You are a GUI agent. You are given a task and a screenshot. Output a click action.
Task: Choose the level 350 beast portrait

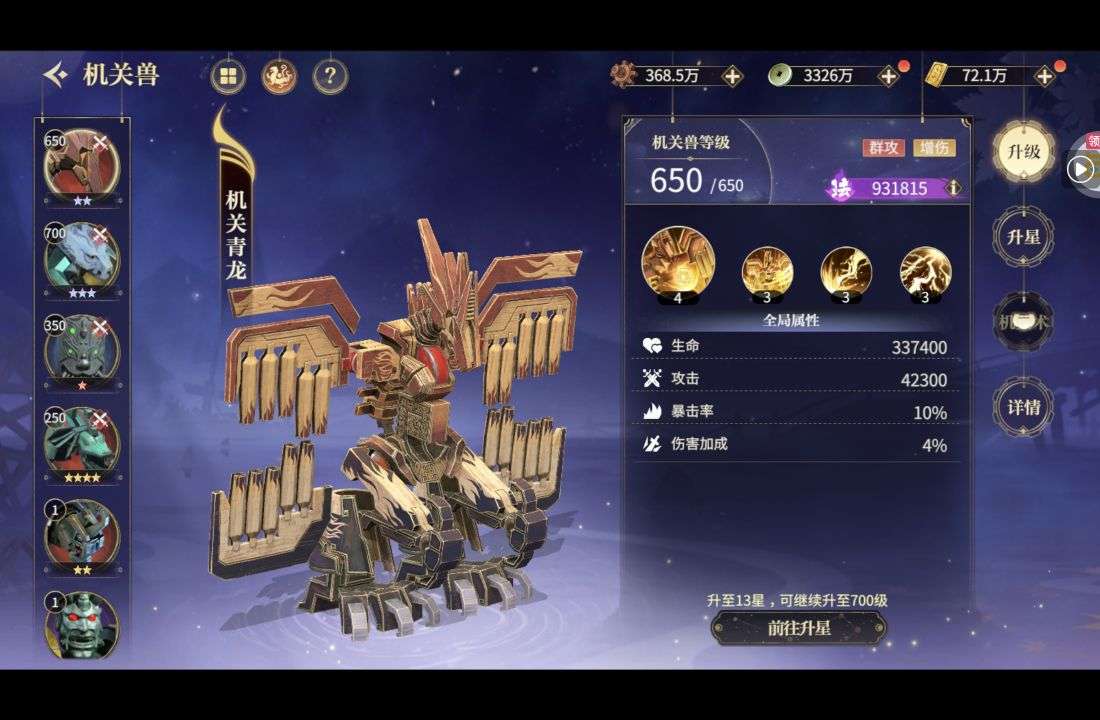click(x=81, y=349)
